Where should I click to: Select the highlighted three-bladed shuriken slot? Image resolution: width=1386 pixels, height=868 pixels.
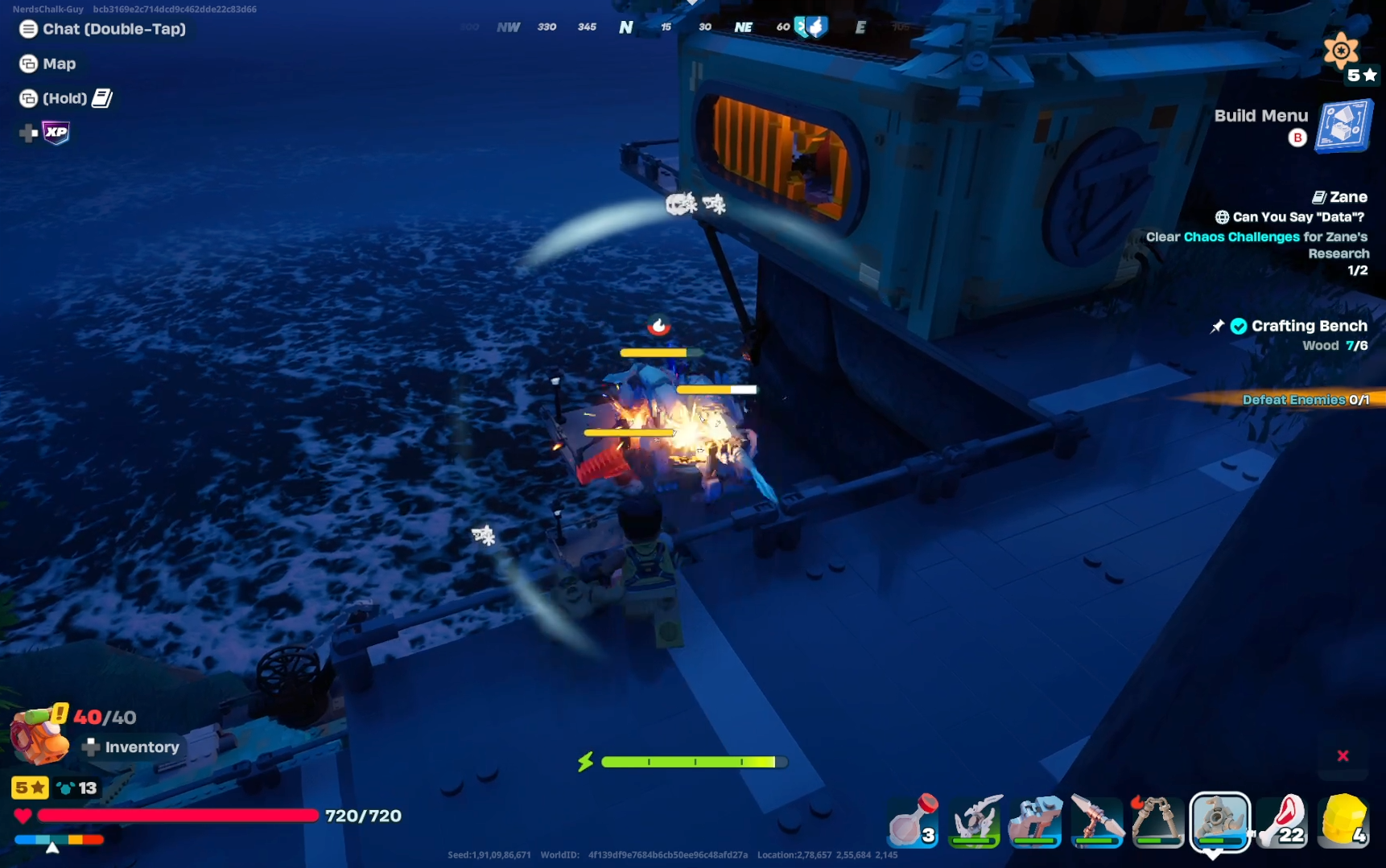click(x=1219, y=821)
